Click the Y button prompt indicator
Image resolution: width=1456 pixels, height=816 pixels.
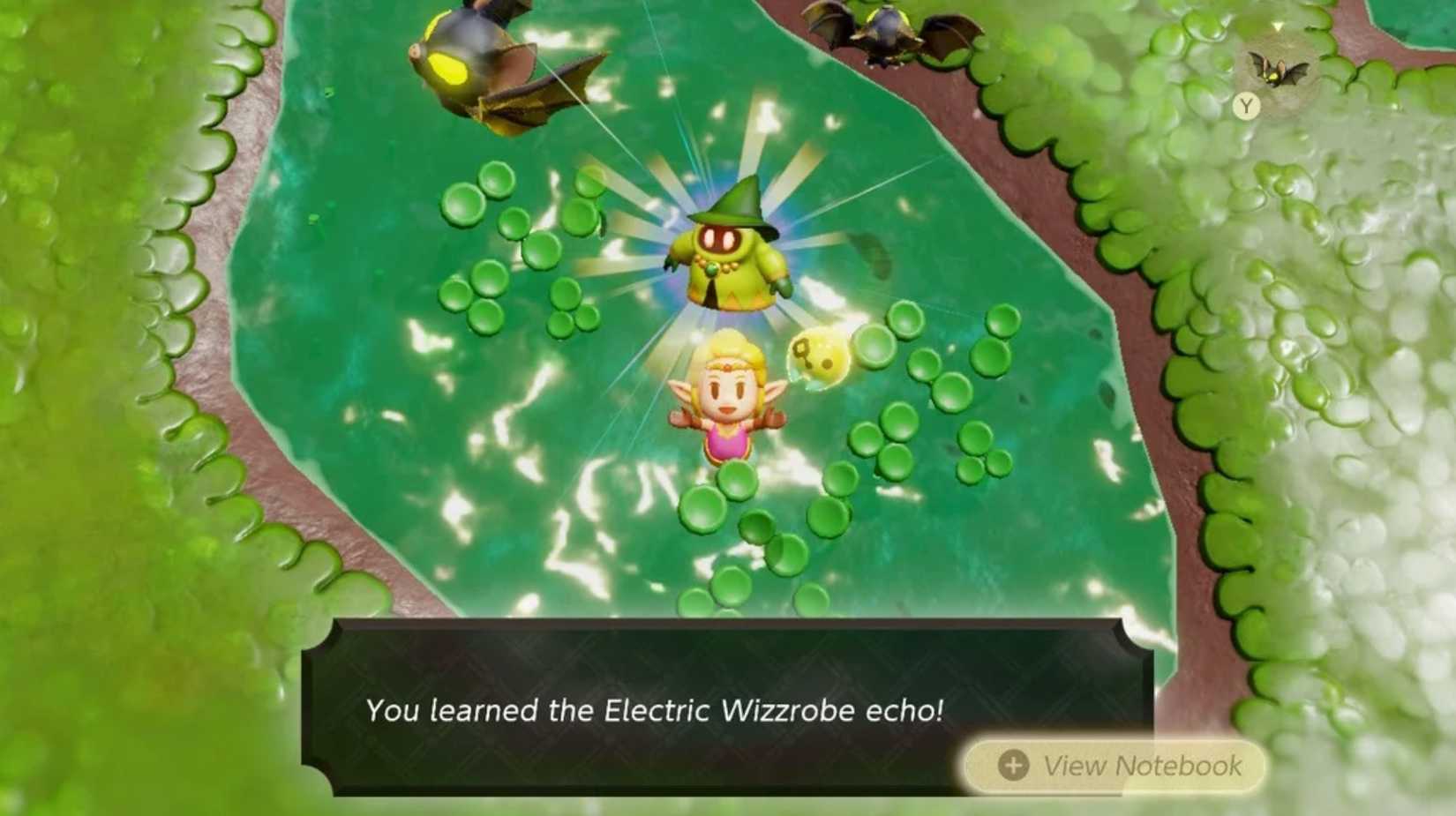(x=1246, y=107)
